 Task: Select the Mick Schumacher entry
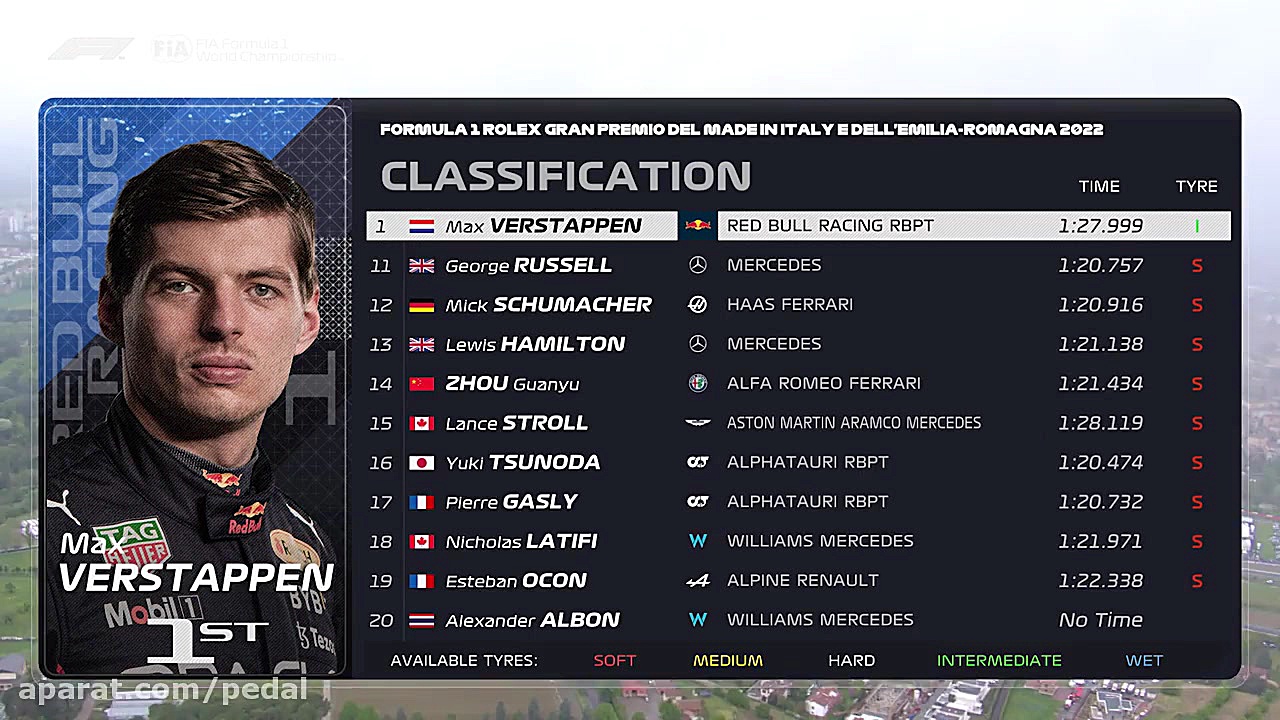pos(798,305)
